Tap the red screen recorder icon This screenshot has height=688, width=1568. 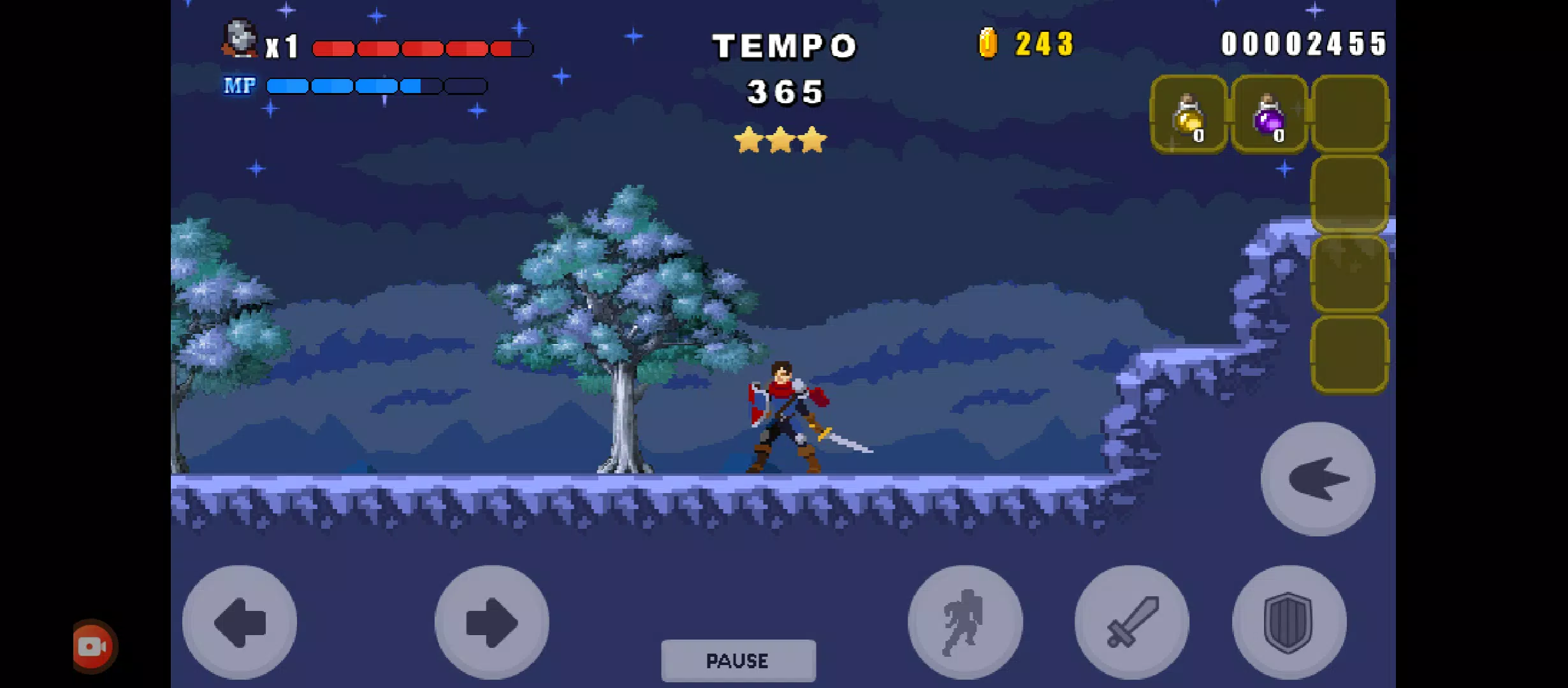(94, 647)
